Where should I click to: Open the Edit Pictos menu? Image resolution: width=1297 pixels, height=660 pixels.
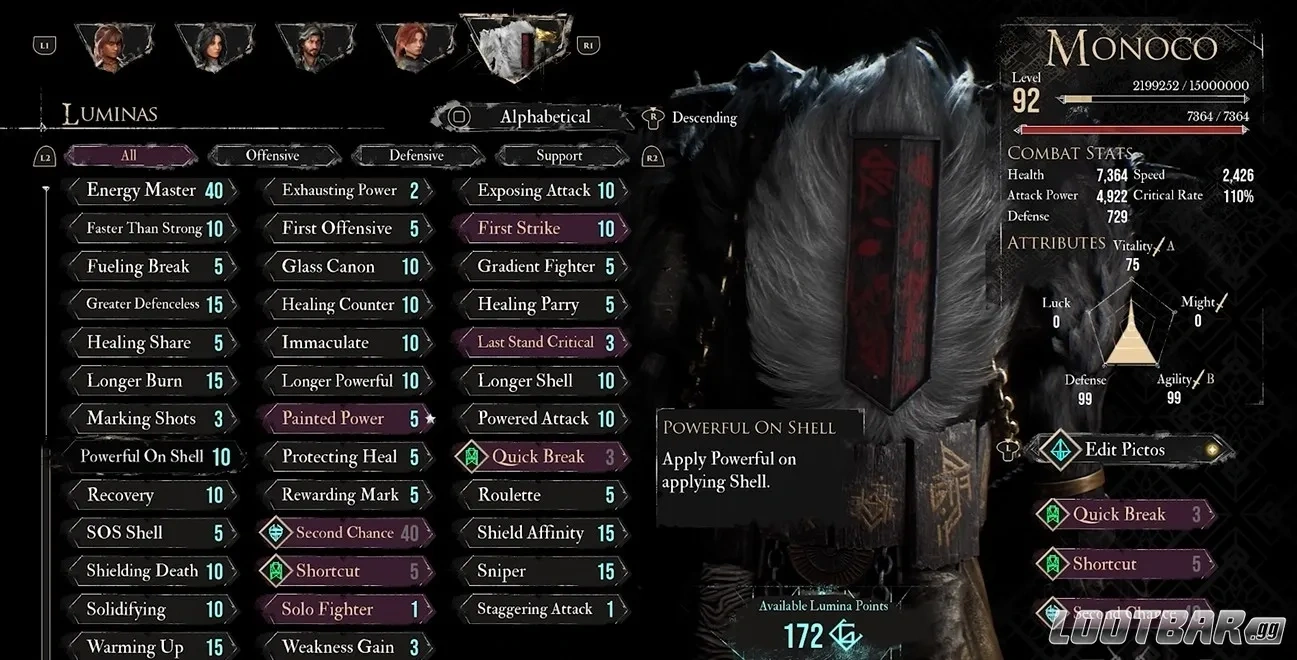pos(1125,449)
